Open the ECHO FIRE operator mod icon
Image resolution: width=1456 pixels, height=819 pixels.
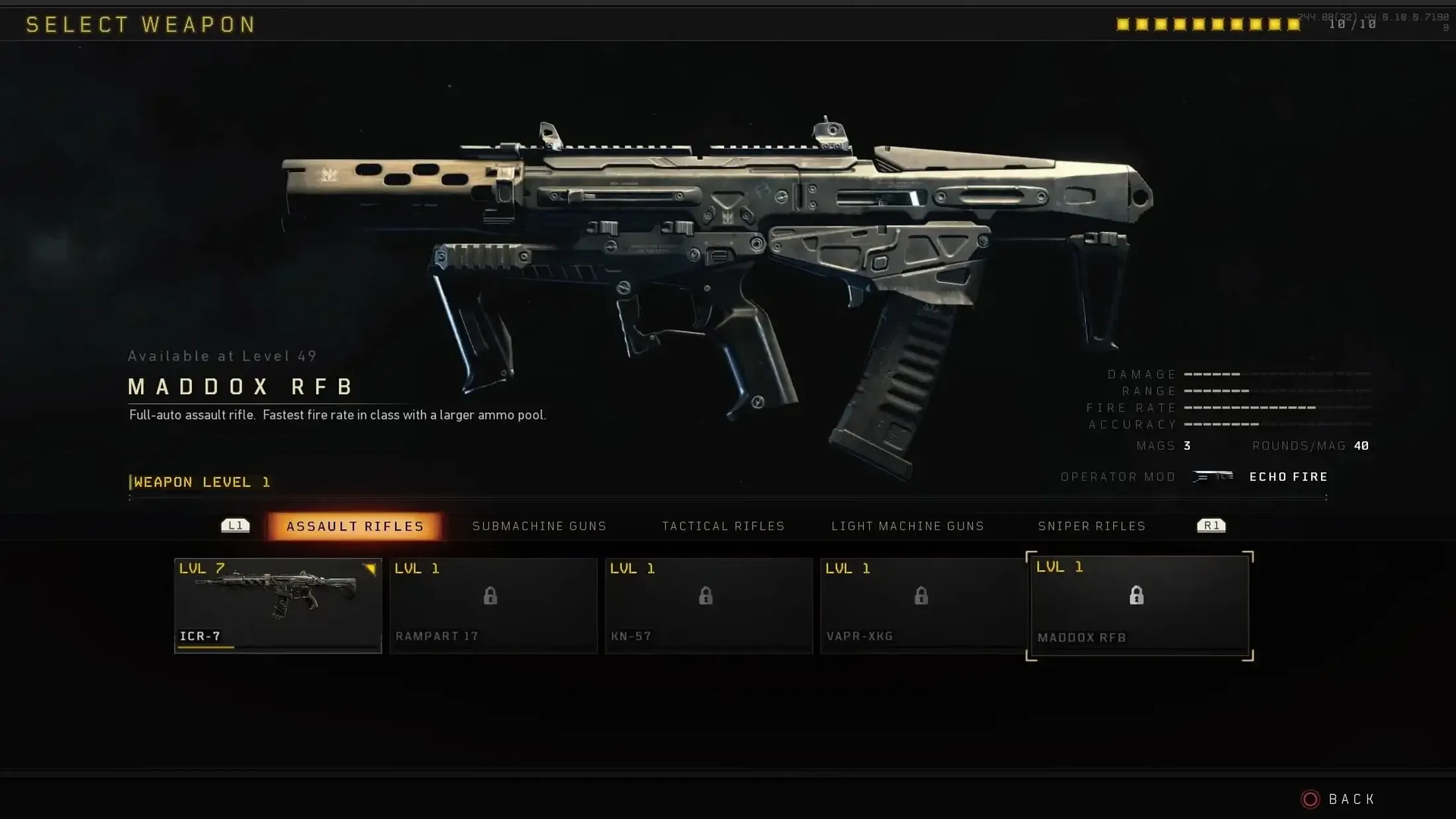(x=1213, y=476)
